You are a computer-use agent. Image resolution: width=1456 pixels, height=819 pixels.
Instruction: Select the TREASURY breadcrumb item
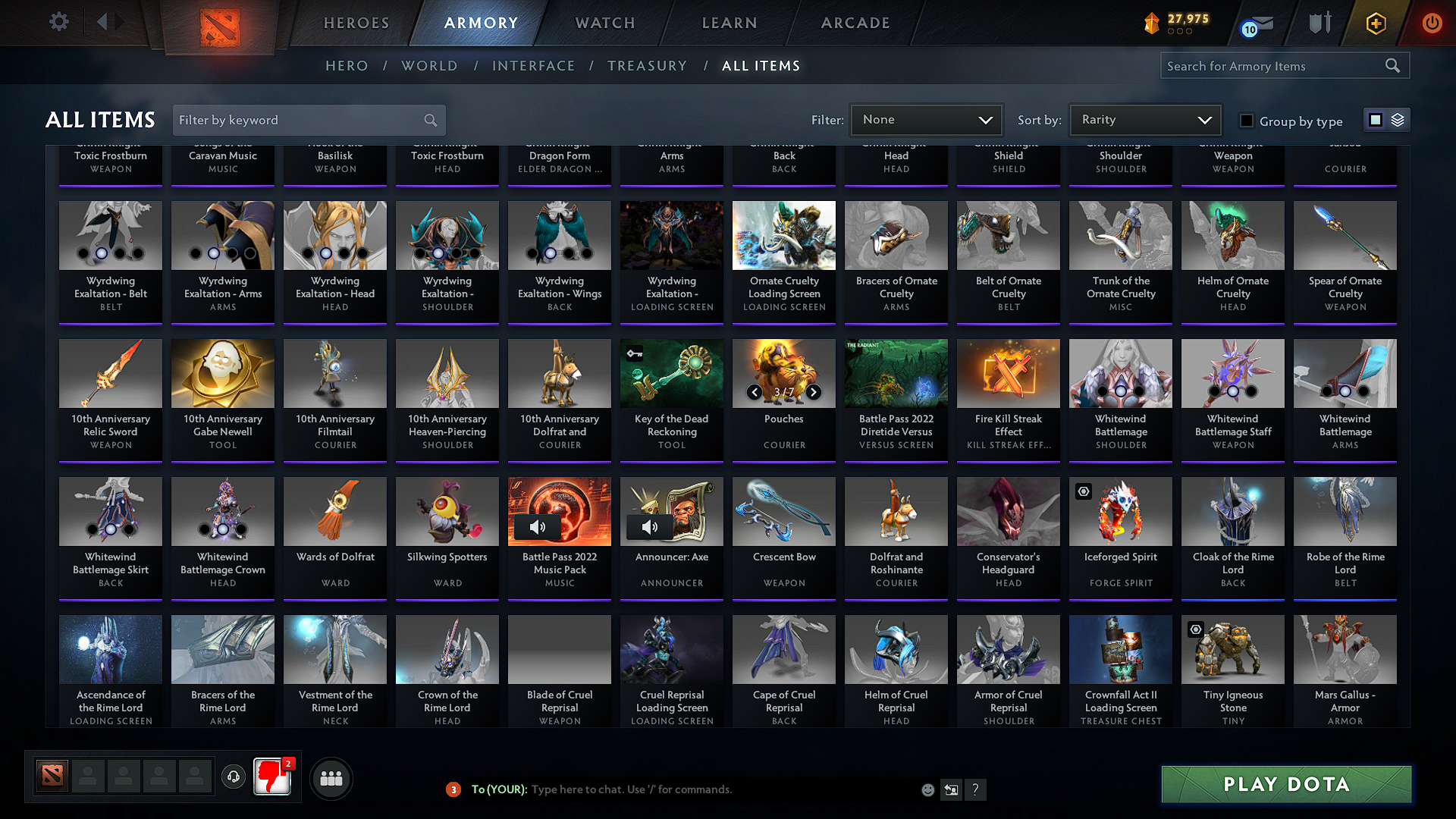pos(647,66)
